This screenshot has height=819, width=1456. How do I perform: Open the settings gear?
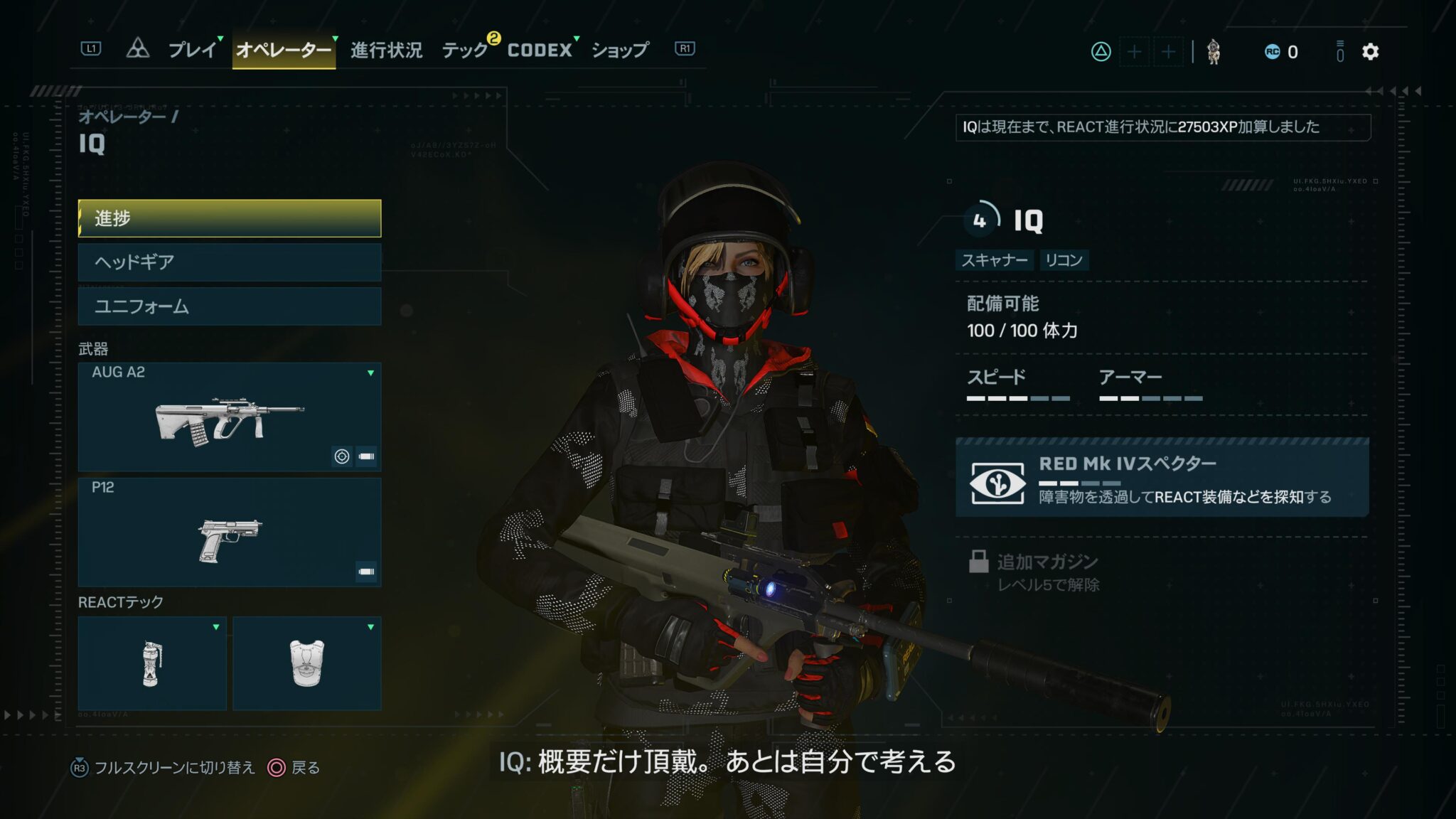tap(1369, 52)
